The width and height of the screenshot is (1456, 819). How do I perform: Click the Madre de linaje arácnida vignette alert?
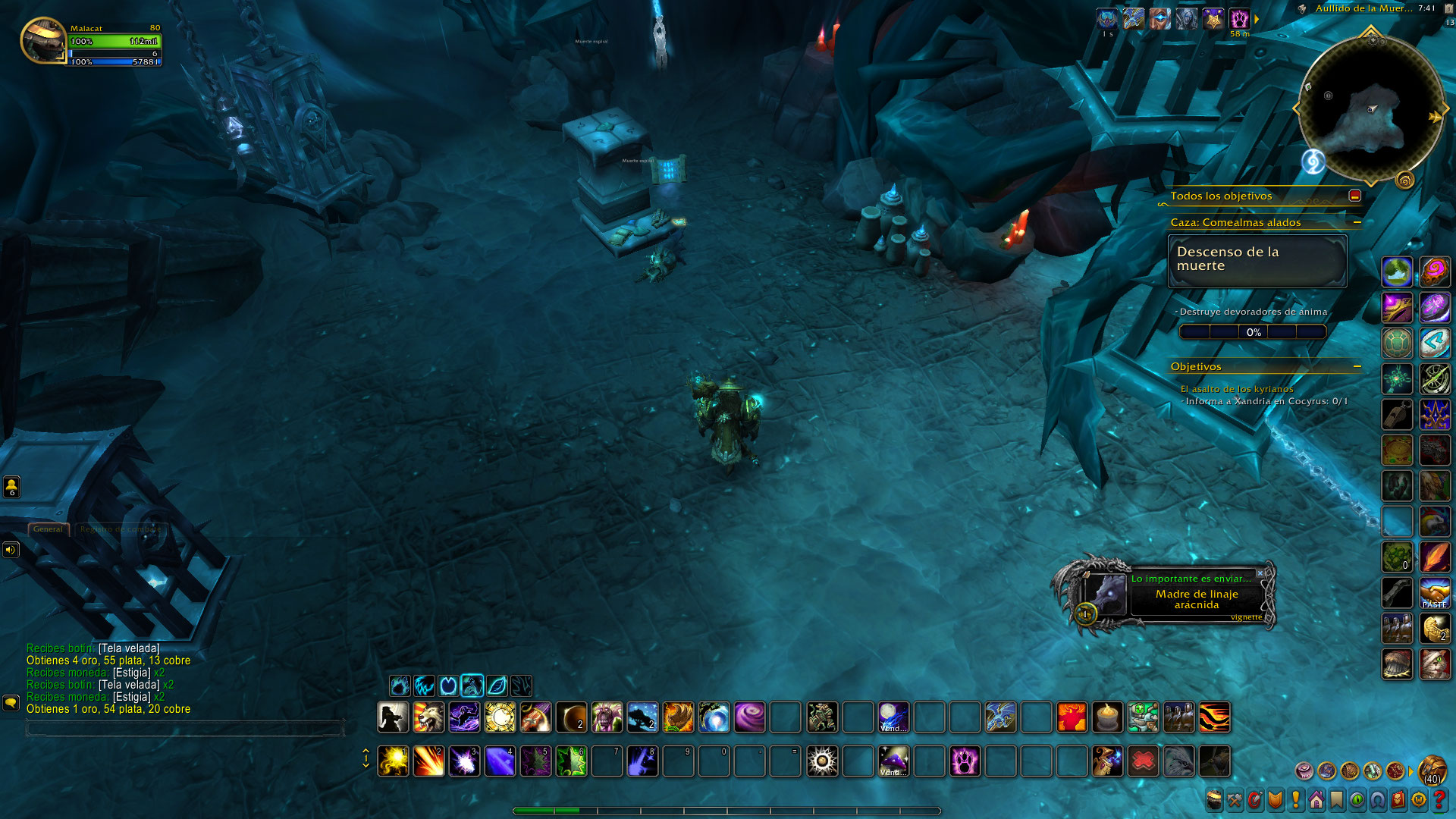[1196, 599]
